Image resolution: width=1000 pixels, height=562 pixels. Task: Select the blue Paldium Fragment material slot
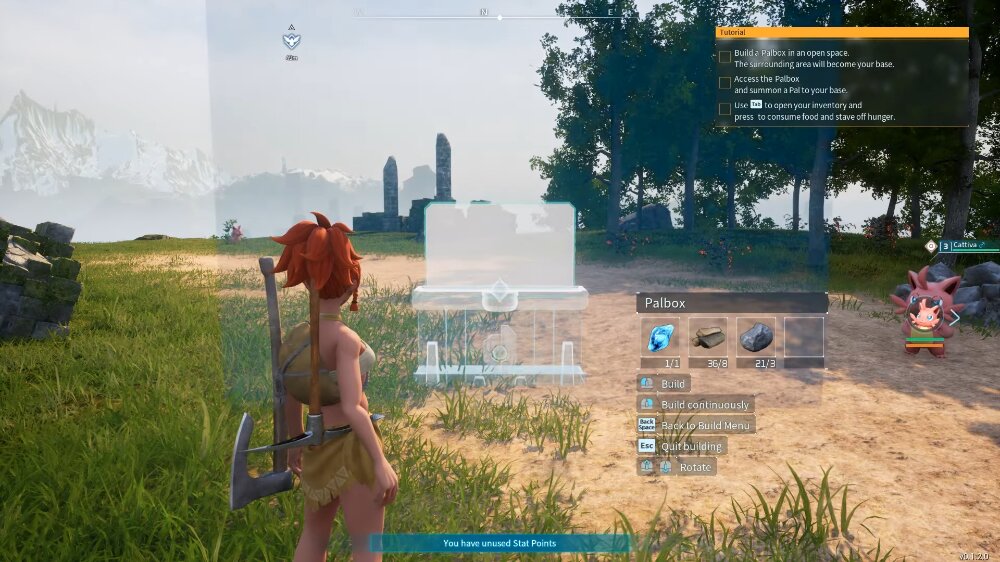(660, 337)
